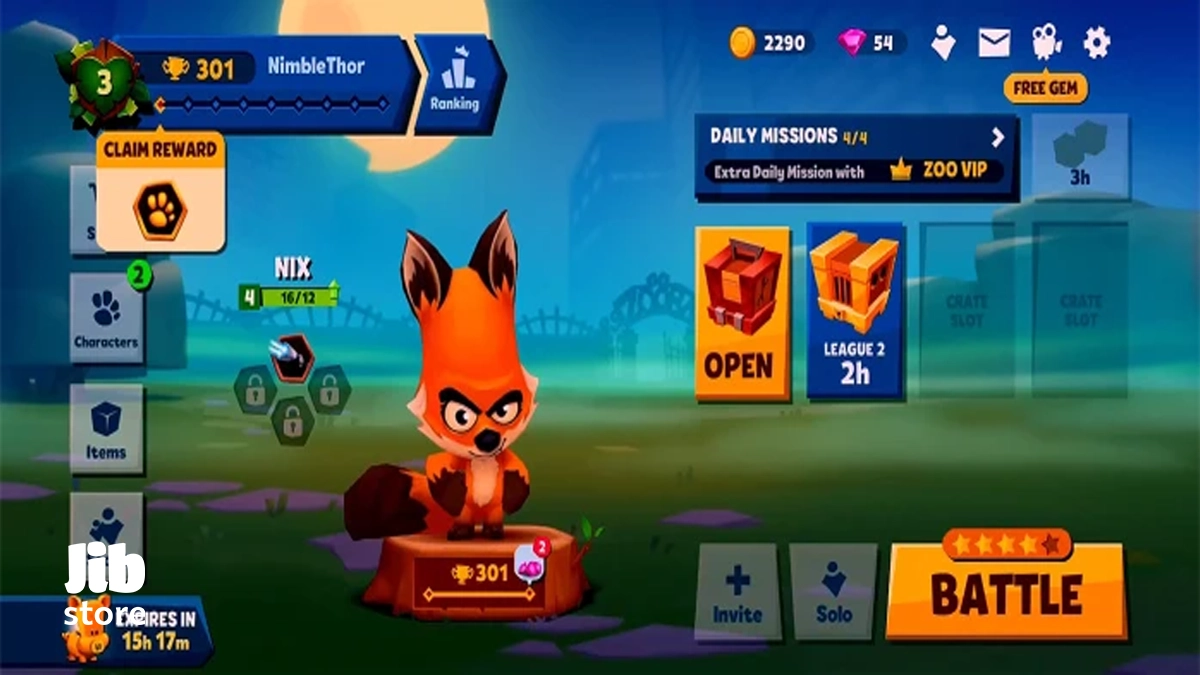Choose the Solo game mode button
The width and height of the screenshot is (1200, 675).
click(833, 592)
